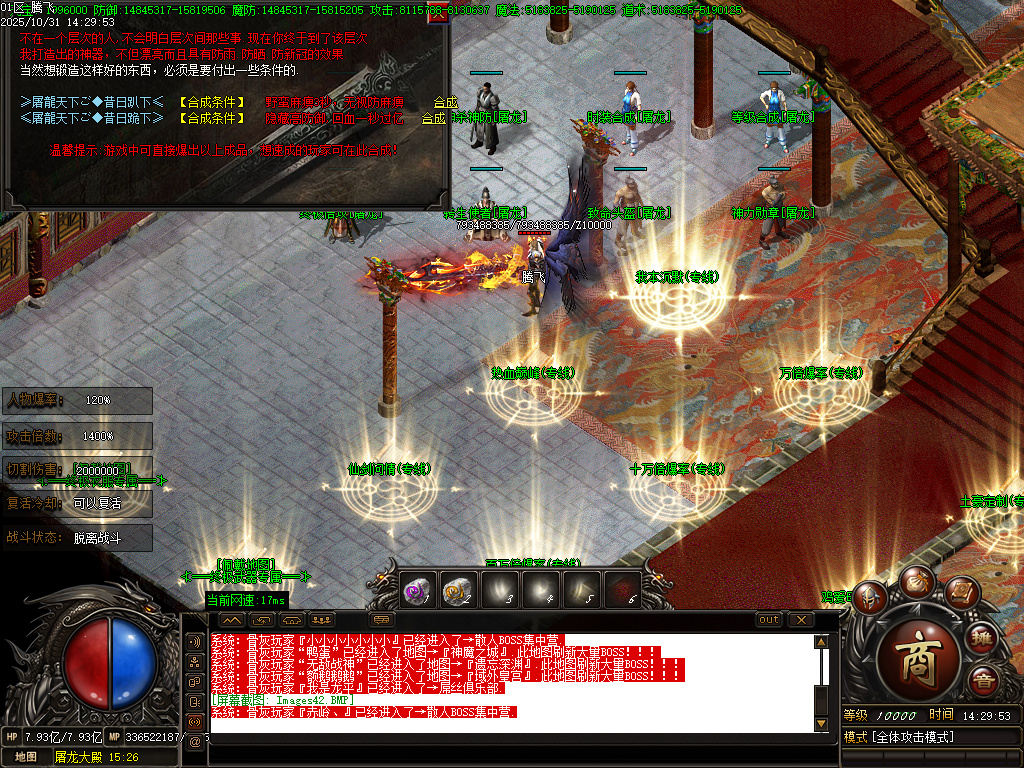Toggle the highlighted broadcast signal chat button
1024x768 pixels.
click(194, 721)
